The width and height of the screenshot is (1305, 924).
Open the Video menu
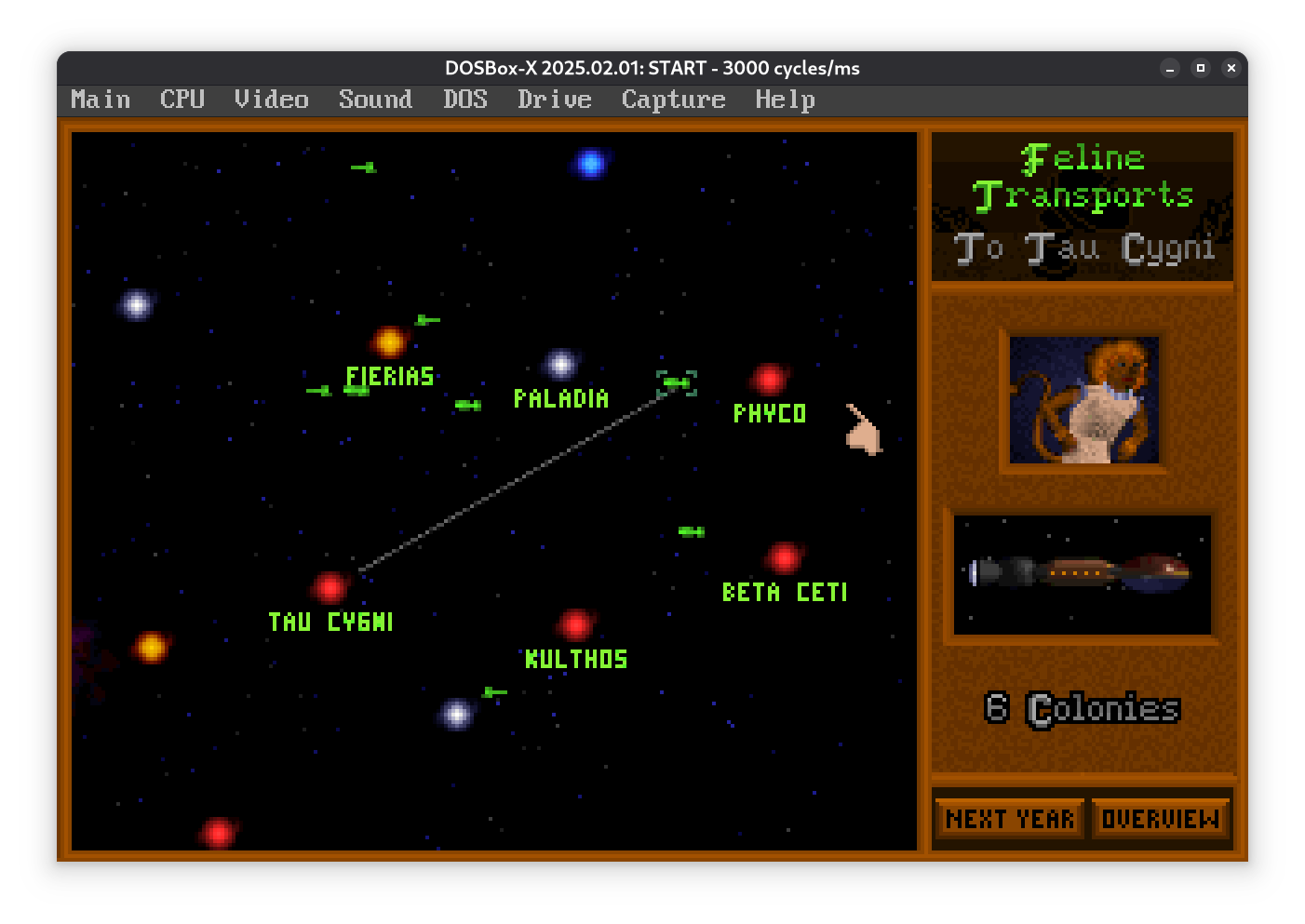[x=271, y=100]
